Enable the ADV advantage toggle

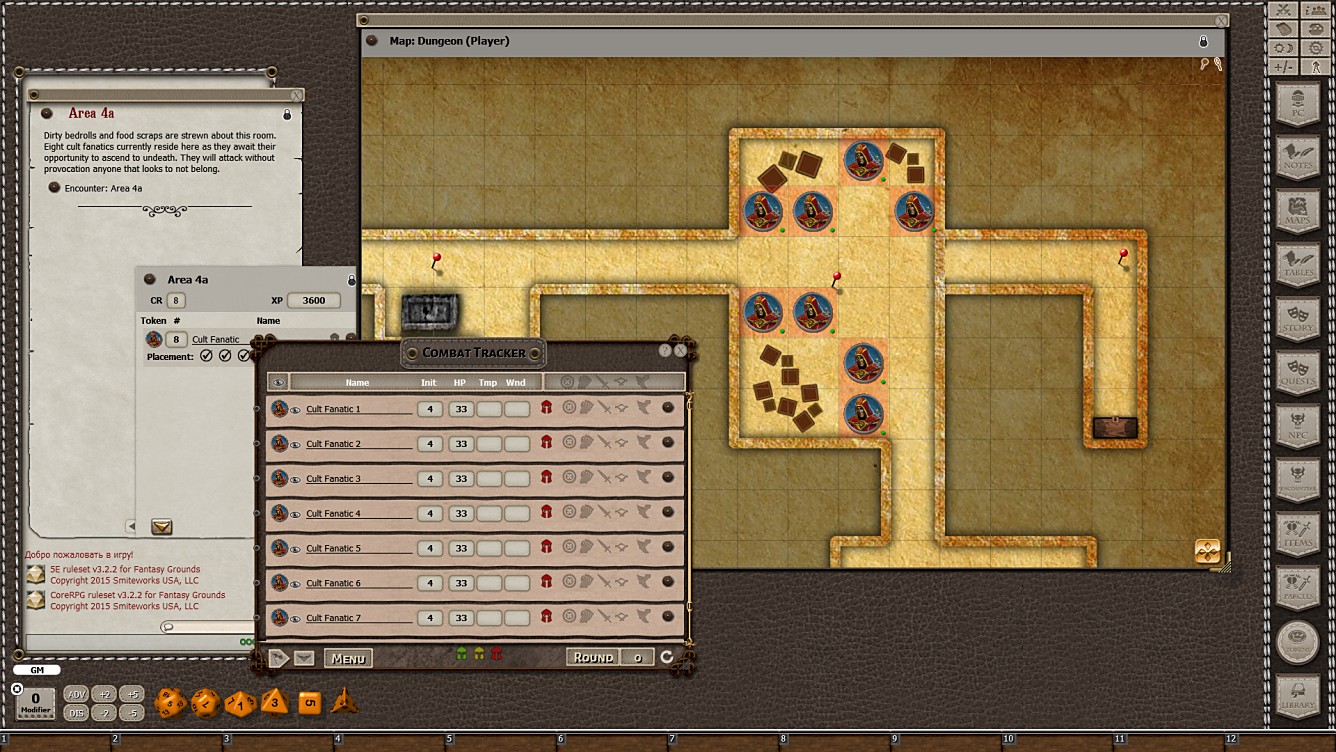click(77, 693)
